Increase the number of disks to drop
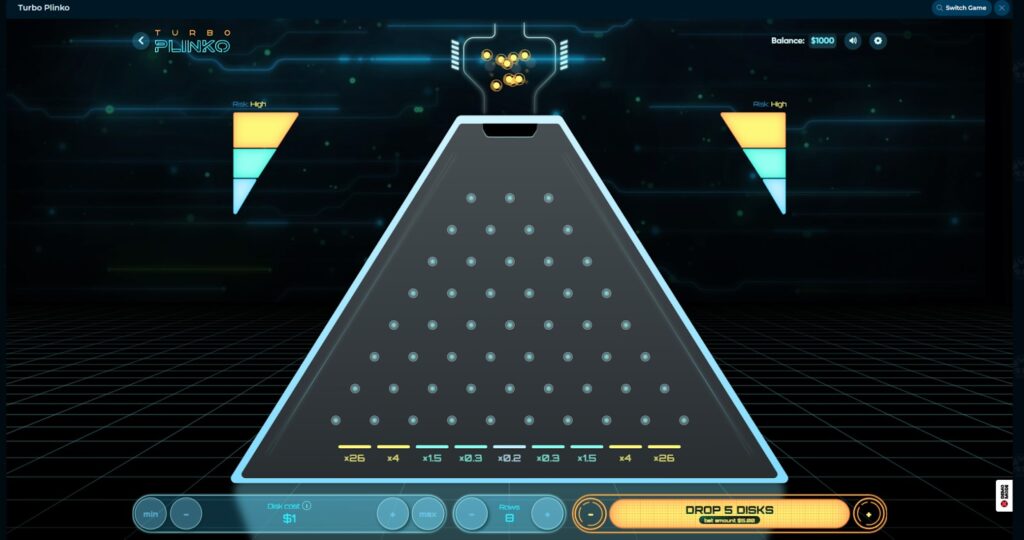Viewport: 1024px width, 540px height. click(x=868, y=514)
